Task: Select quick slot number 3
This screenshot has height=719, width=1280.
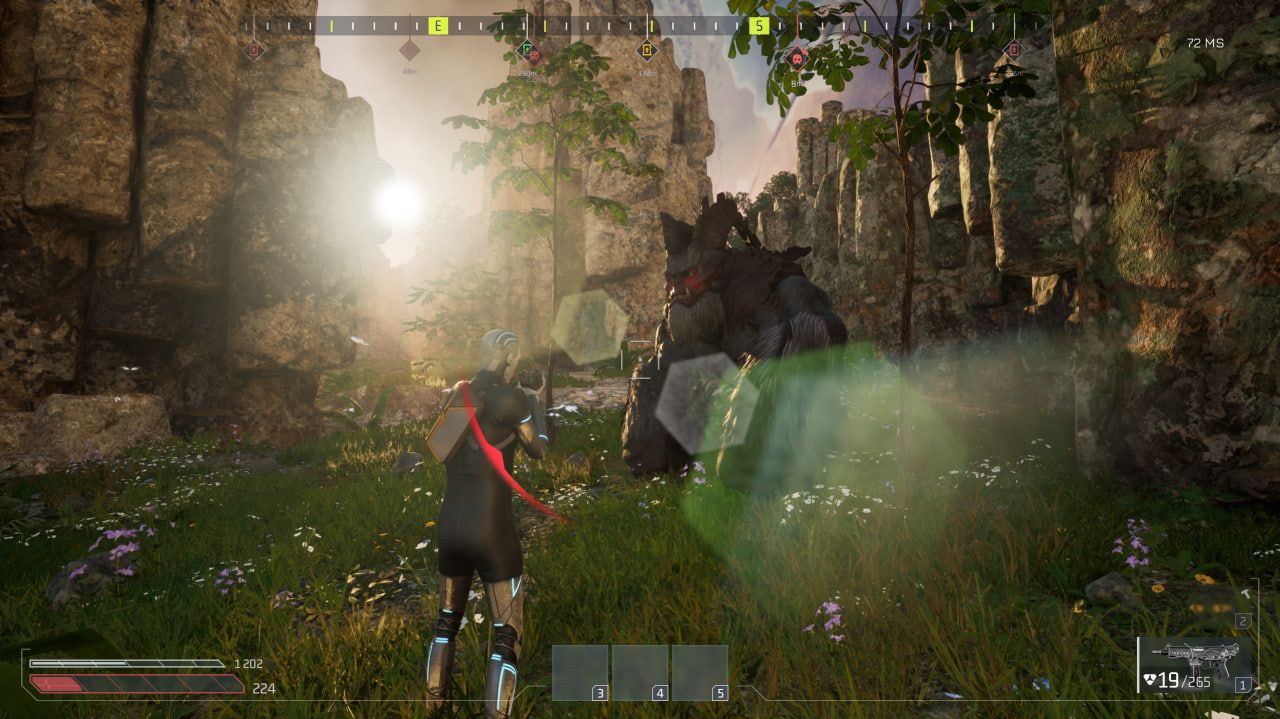Action: [x=580, y=672]
